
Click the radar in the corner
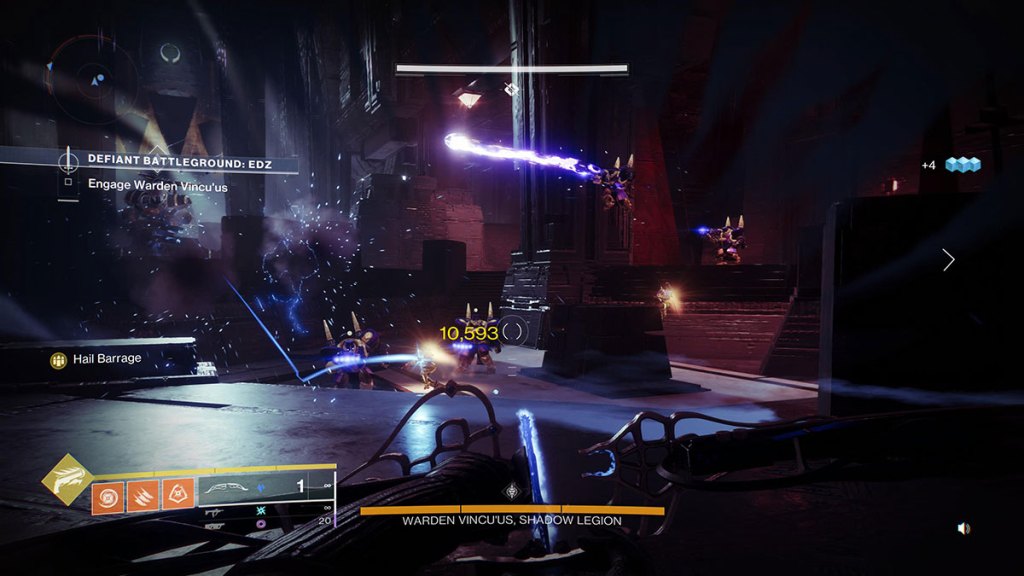97,80
